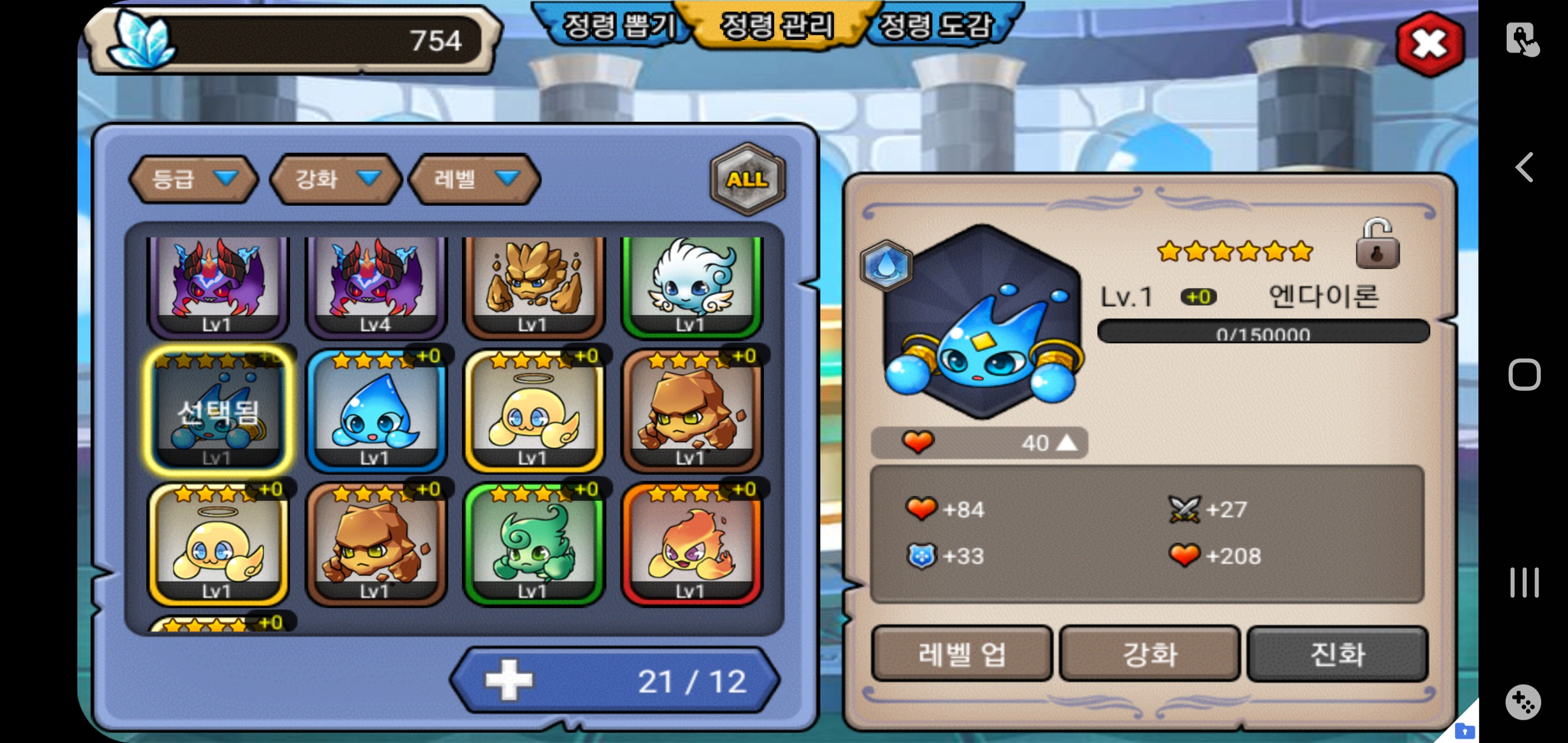The width and height of the screenshot is (1568, 743).
Task: Select the green leaf spirit
Action: point(533,544)
